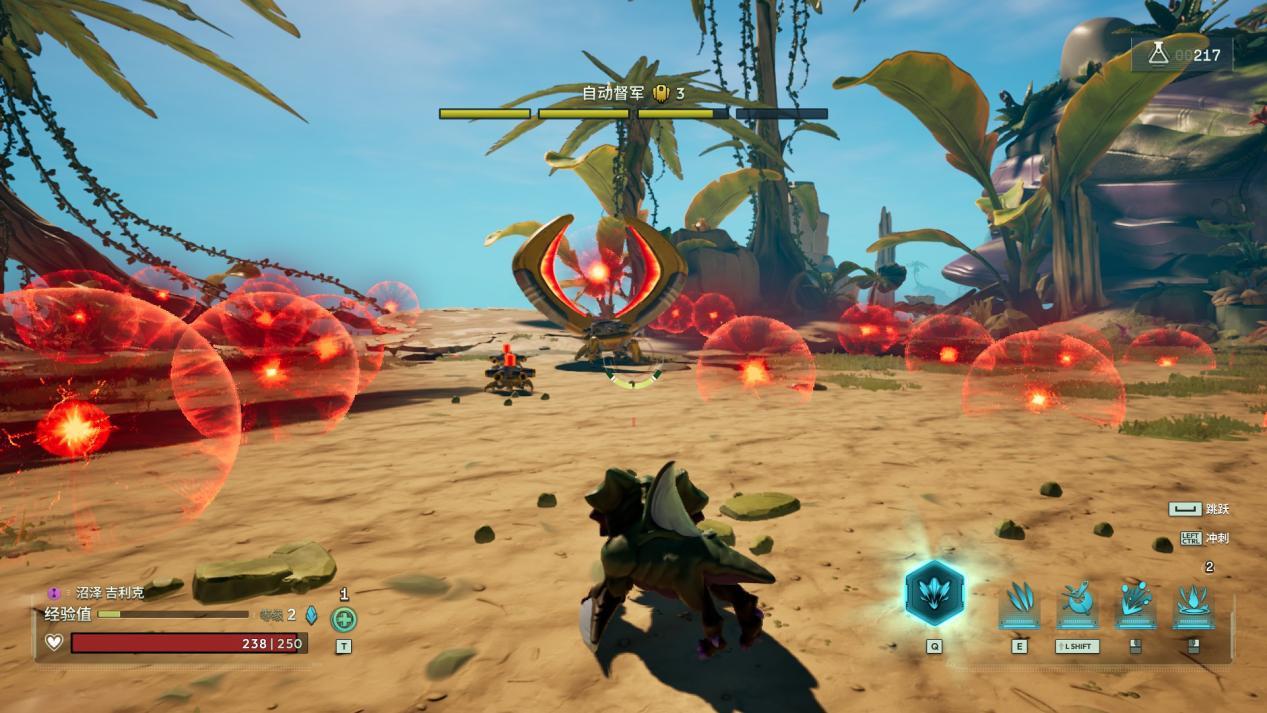Screen dimensions: 1267x713
Task: Click the purple element badge beside creature name
Action: pyautogui.click(x=54, y=593)
